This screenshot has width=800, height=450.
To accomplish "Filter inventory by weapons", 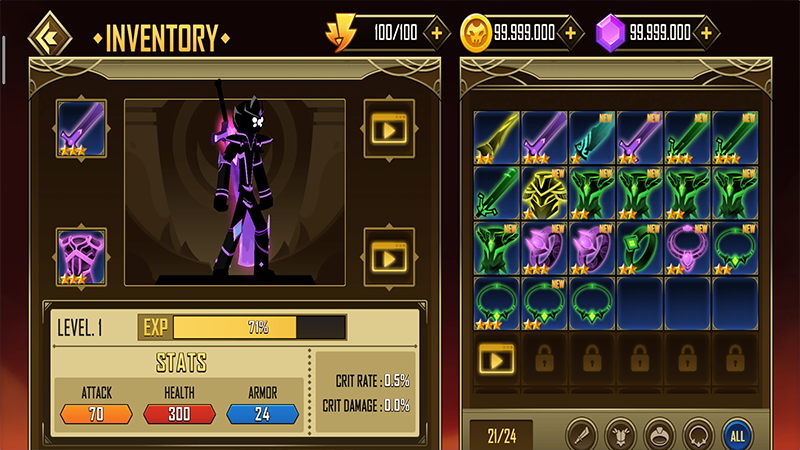I will pos(583,435).
